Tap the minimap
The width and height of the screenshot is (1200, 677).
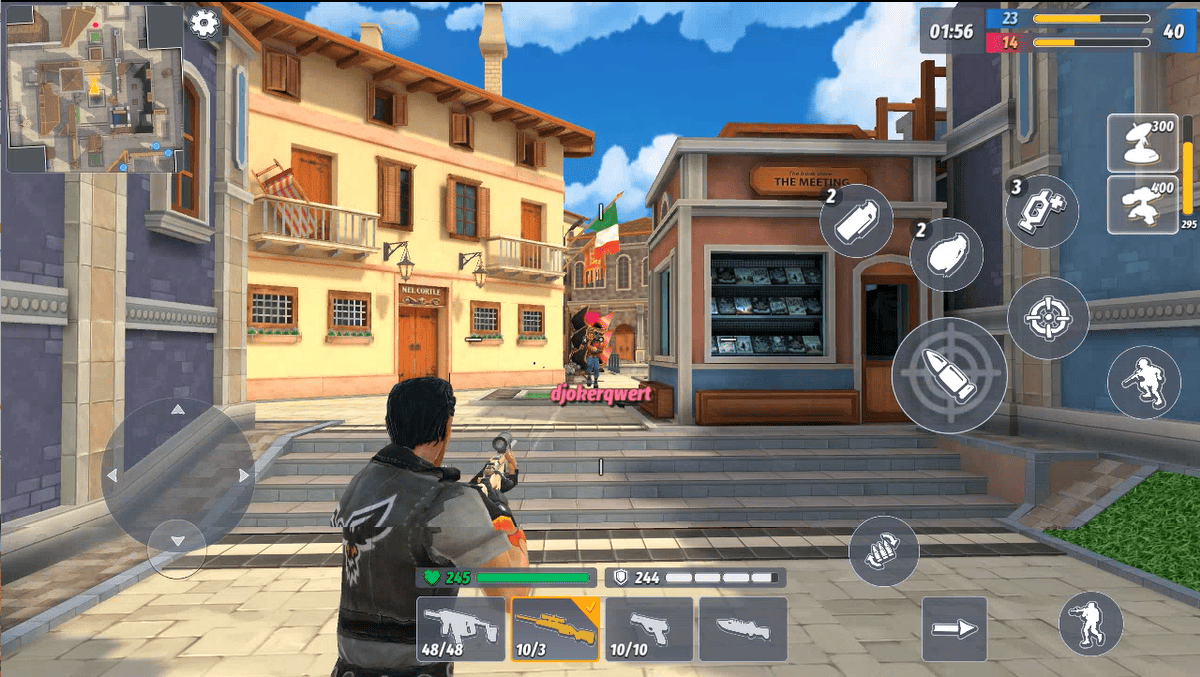click(x=95, y=88)
